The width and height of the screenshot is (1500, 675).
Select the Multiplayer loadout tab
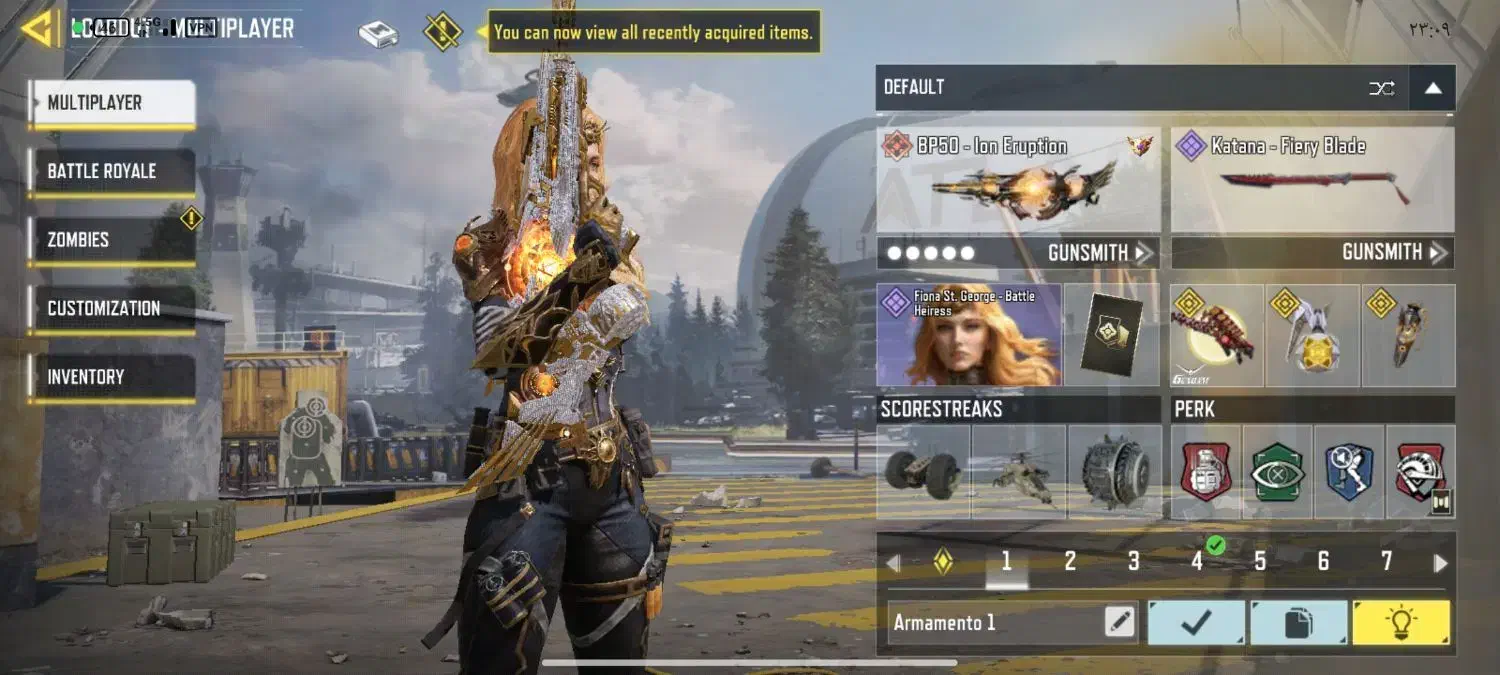click(x=112, y=103)
